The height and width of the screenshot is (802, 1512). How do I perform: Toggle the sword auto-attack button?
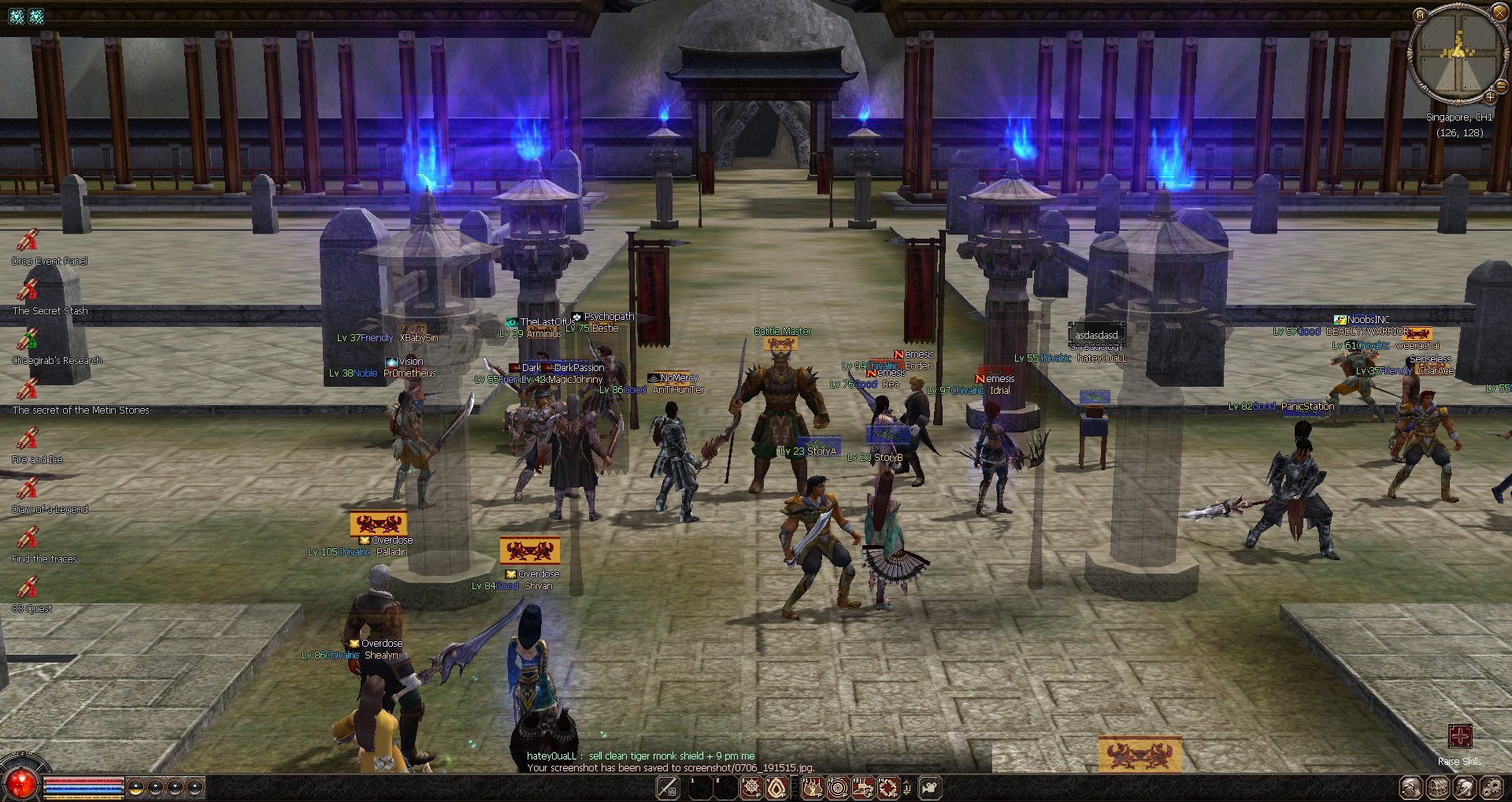tap(668, 788)
